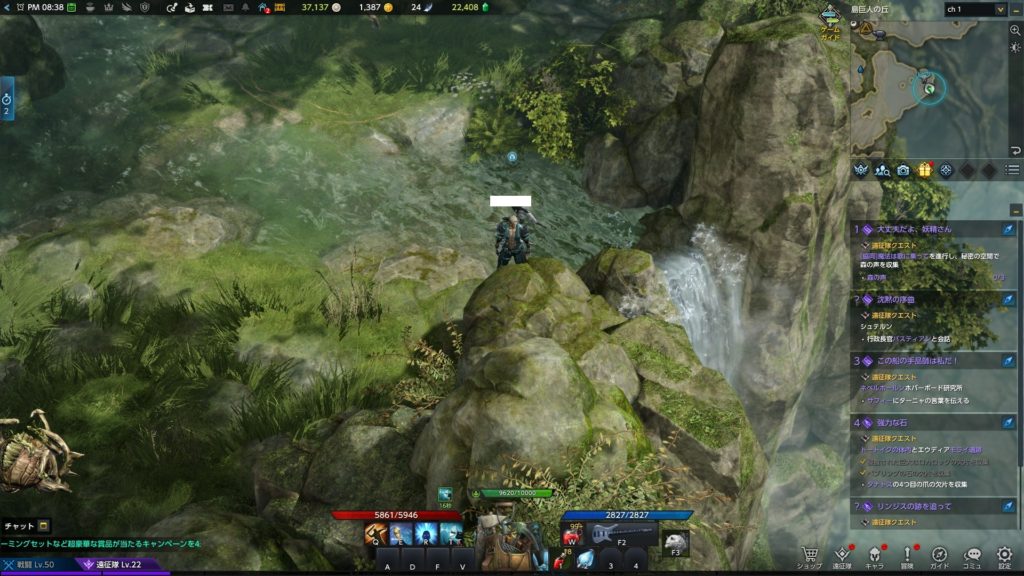Open the ガイド compass guide menu
The height and width of the screenshot is (576, 1024).
coord(939,554)
